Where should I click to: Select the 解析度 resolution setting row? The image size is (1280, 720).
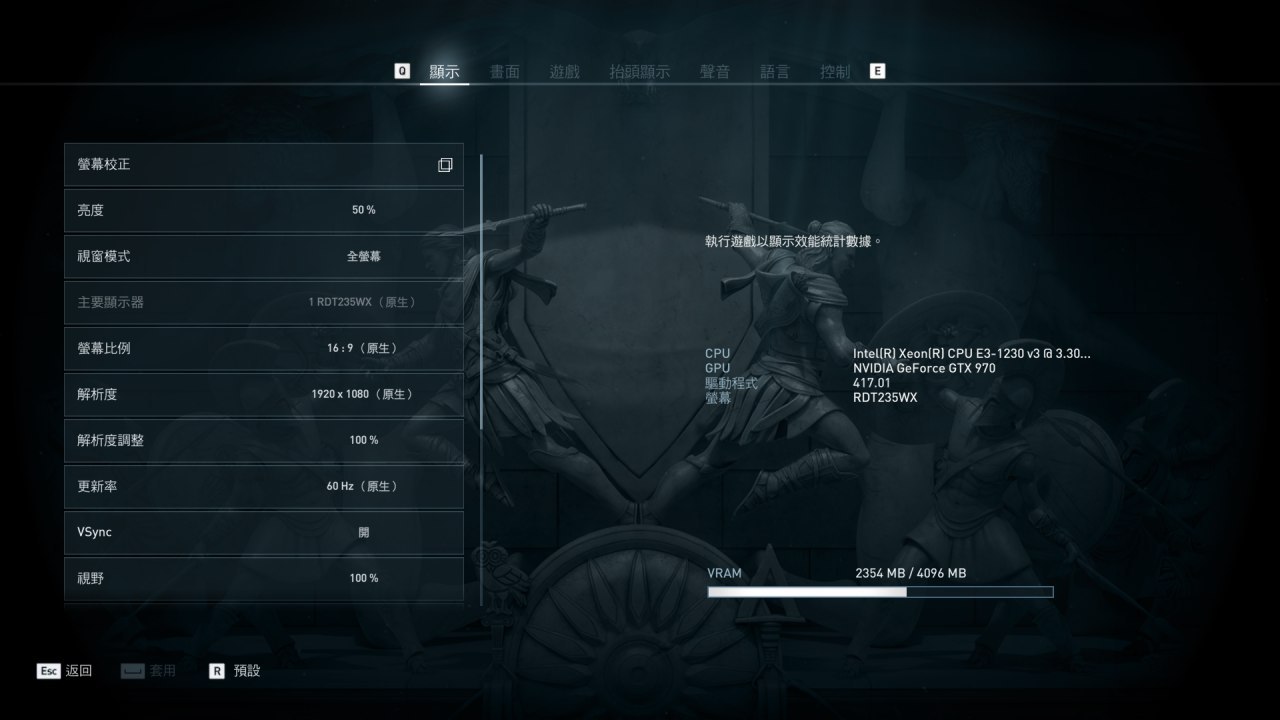(x=264, y=394)
